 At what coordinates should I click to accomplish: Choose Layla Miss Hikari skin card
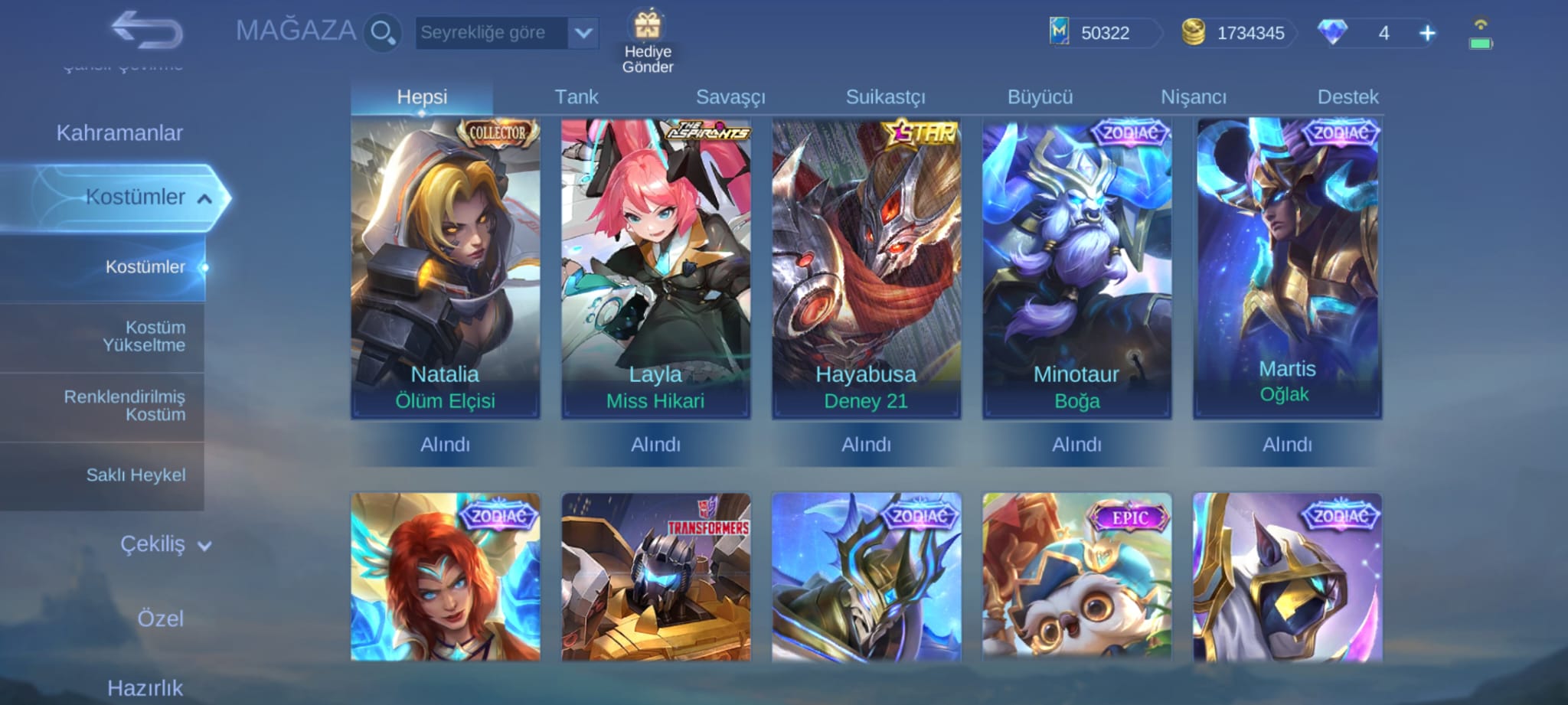(655, 268)
